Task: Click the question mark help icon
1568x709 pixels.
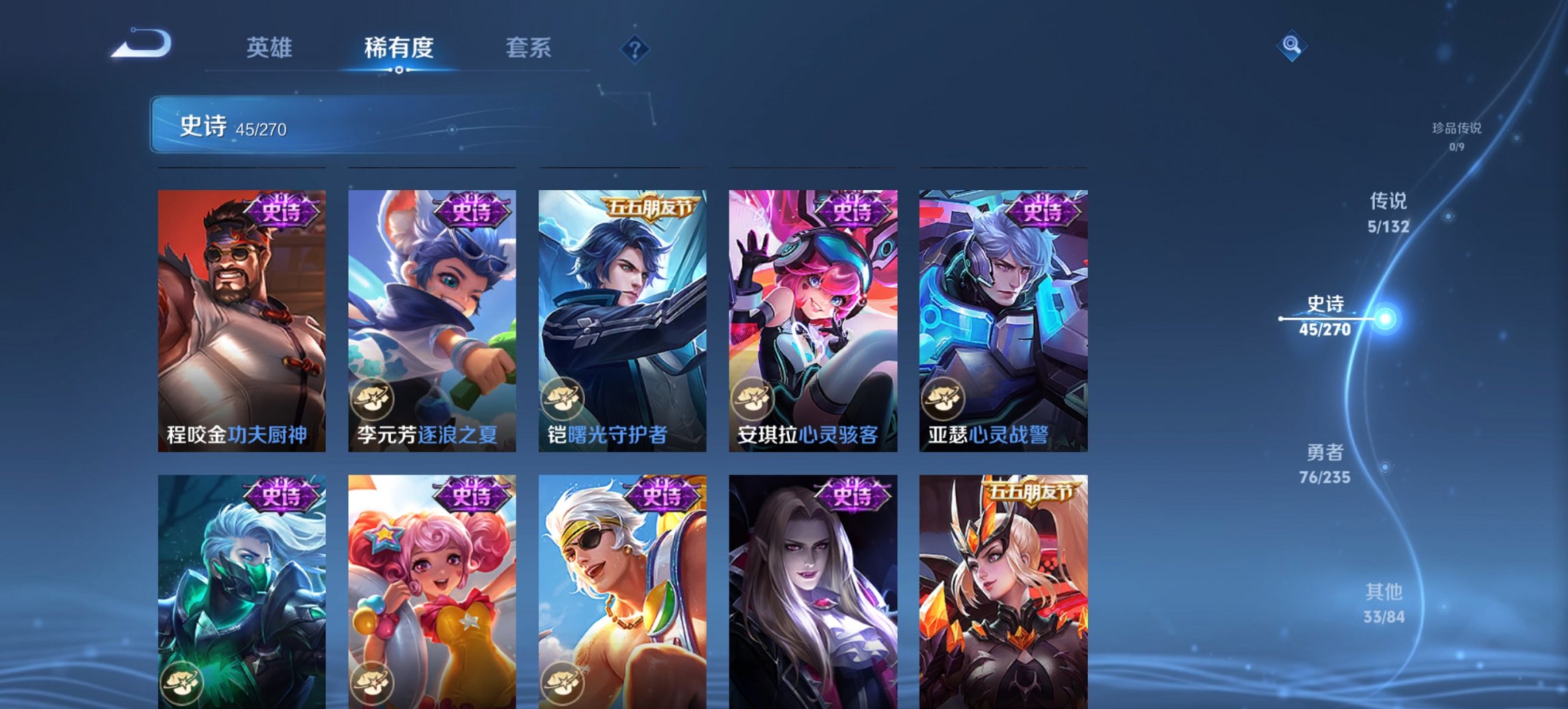Action: tap(635, 49)
